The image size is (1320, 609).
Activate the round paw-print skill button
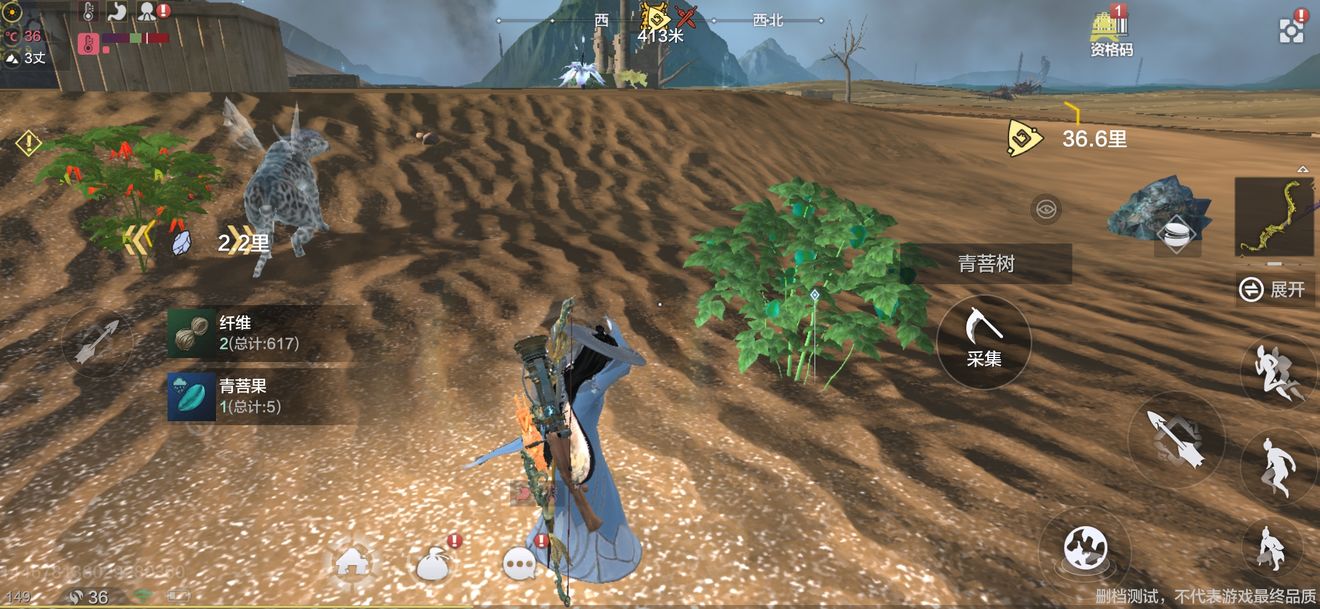pyautogui.click(x=1084, y=548)
